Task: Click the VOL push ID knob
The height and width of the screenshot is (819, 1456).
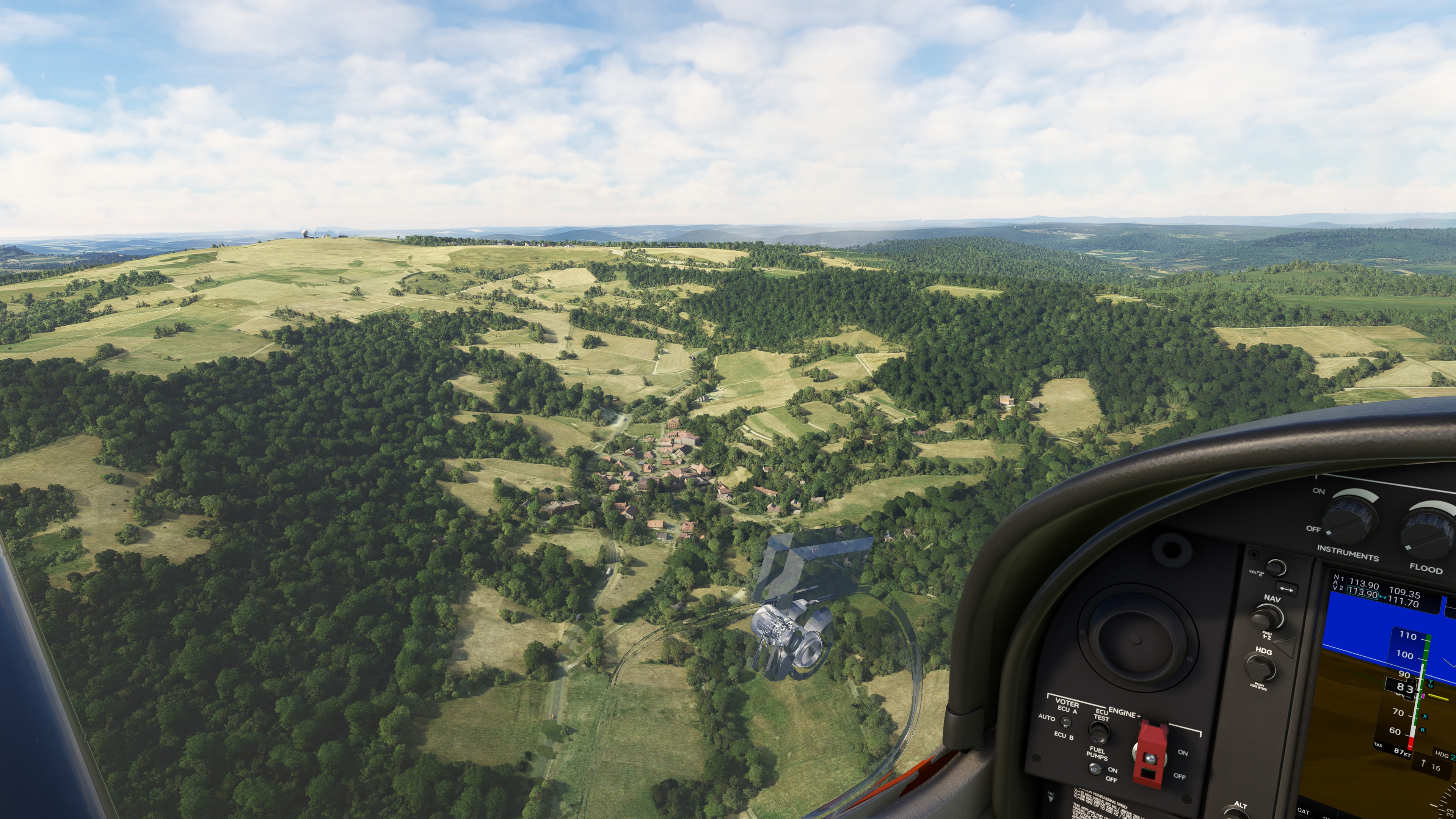Action: 1276,568
